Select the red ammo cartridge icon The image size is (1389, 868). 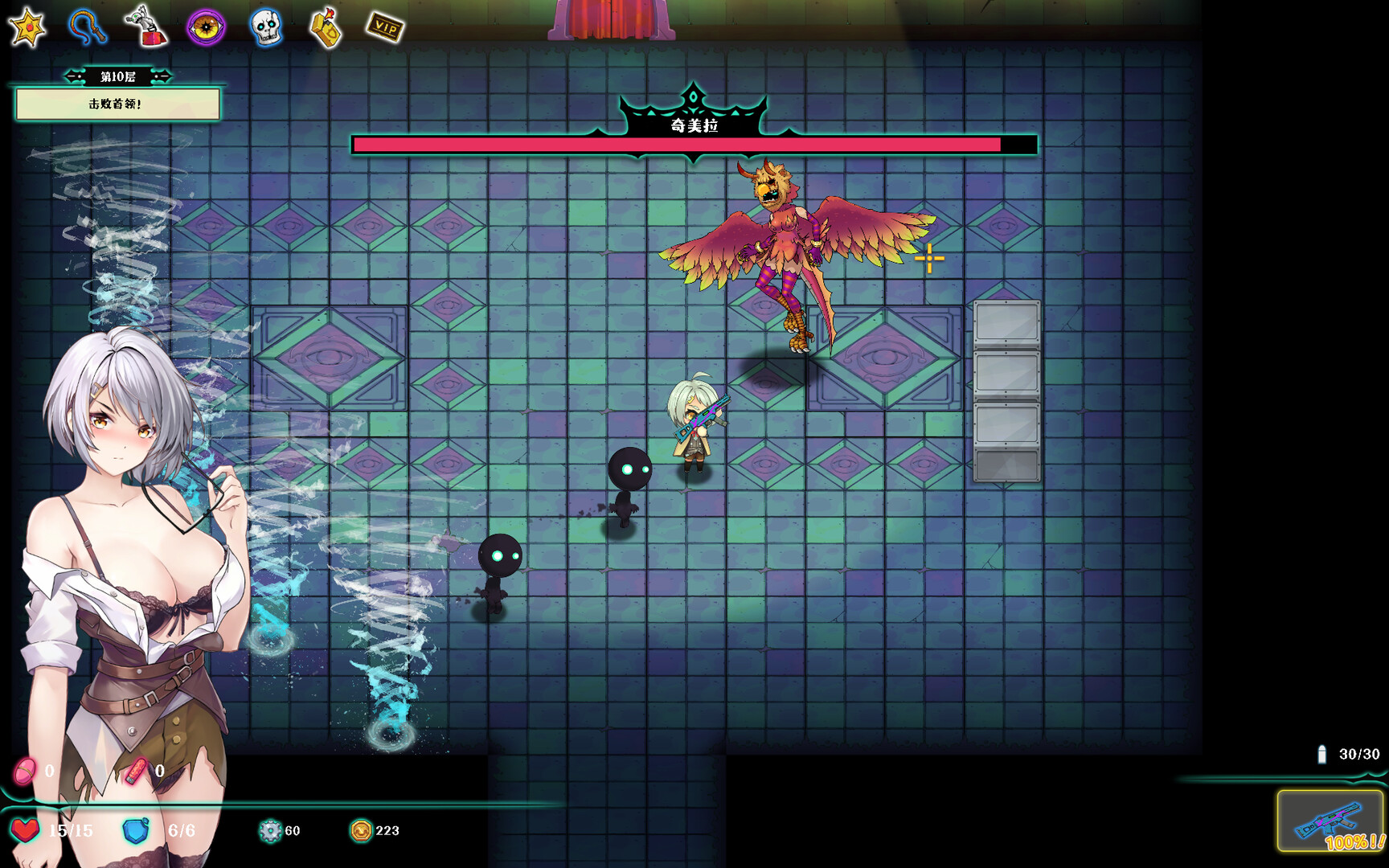pos(137,771)
